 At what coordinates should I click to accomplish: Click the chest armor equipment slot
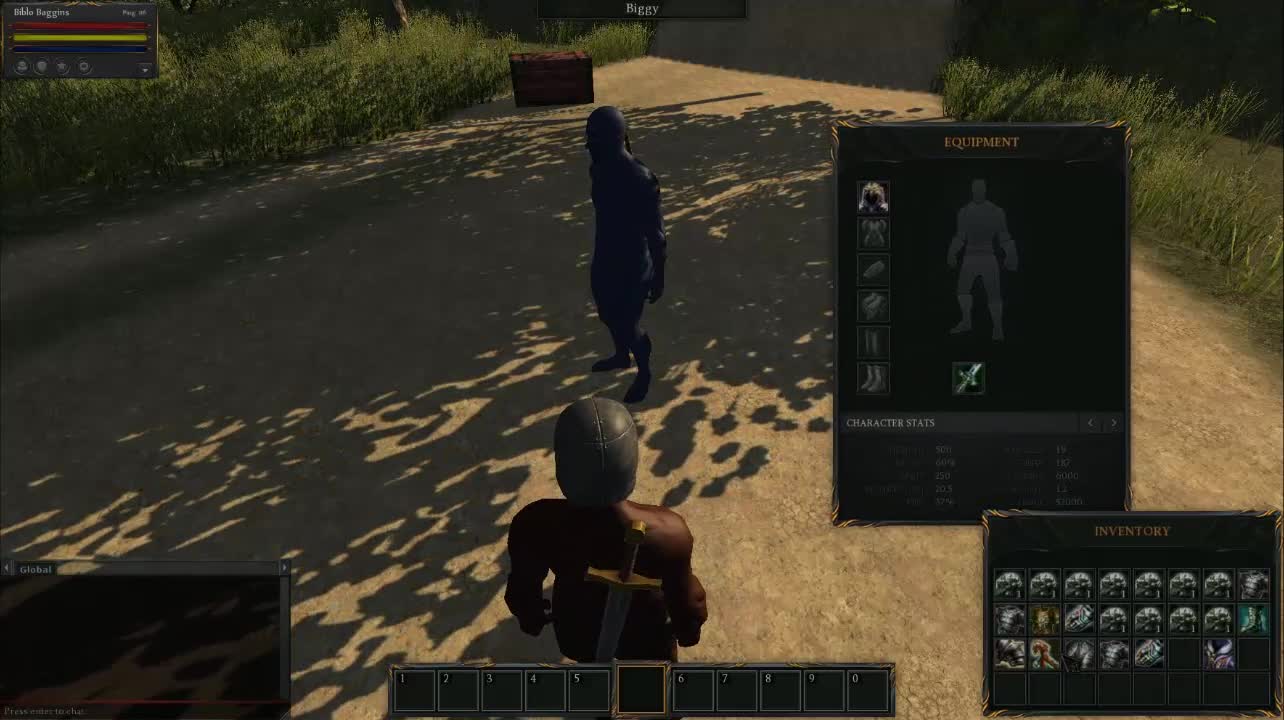(872, 232)
